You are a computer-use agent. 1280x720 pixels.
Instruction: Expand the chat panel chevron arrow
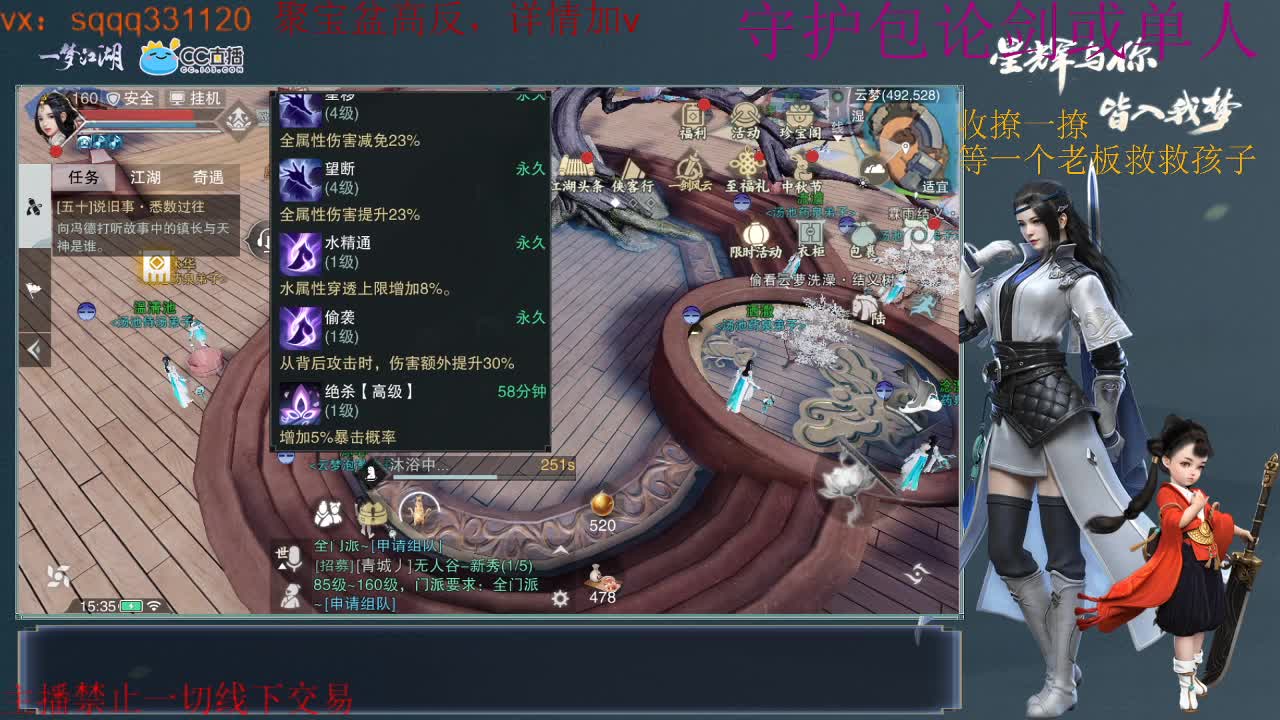[560, 550]
